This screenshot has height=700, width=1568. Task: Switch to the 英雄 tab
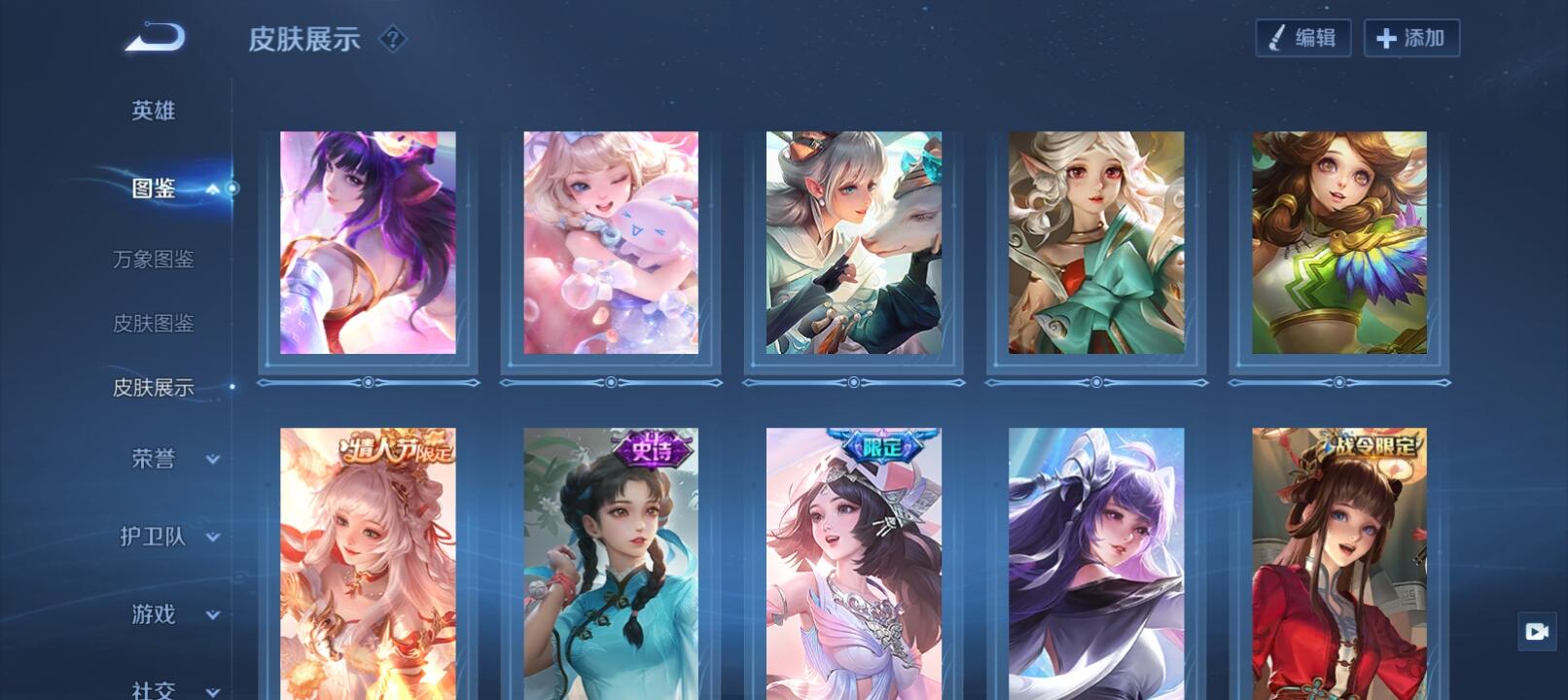(x=154, y=111)
